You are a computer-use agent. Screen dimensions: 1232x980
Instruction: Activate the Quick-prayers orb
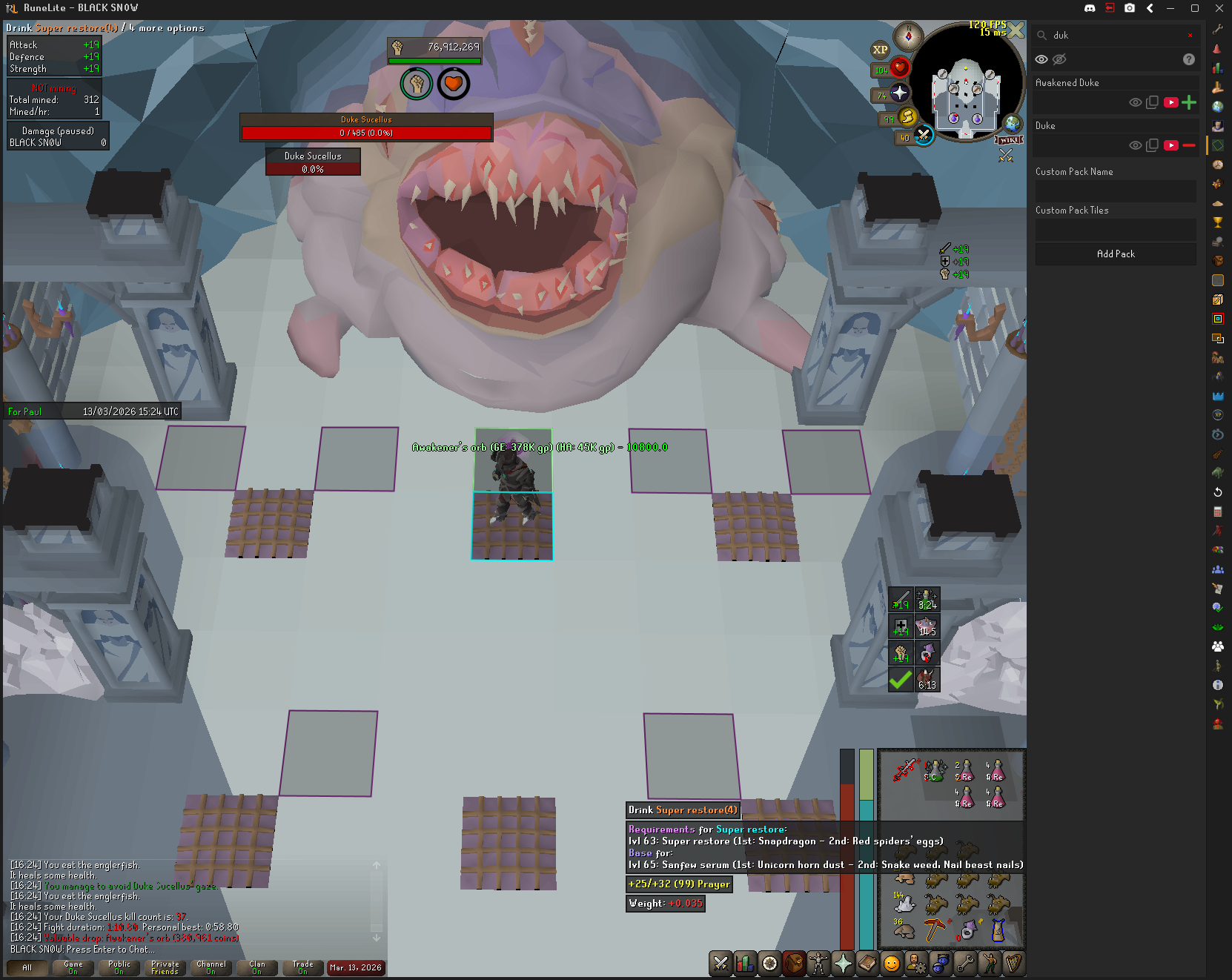(899, 93)
